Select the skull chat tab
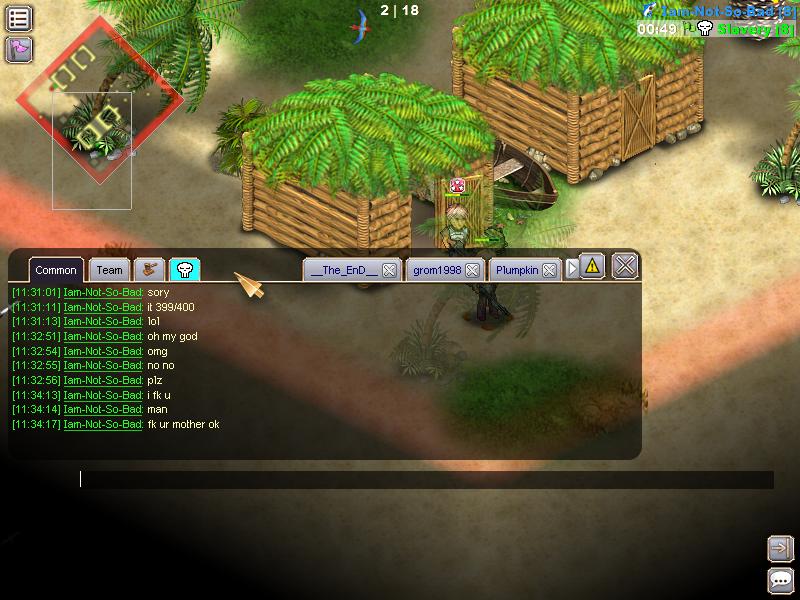This screenshot has width=800, height=600. tap(184, 269)
